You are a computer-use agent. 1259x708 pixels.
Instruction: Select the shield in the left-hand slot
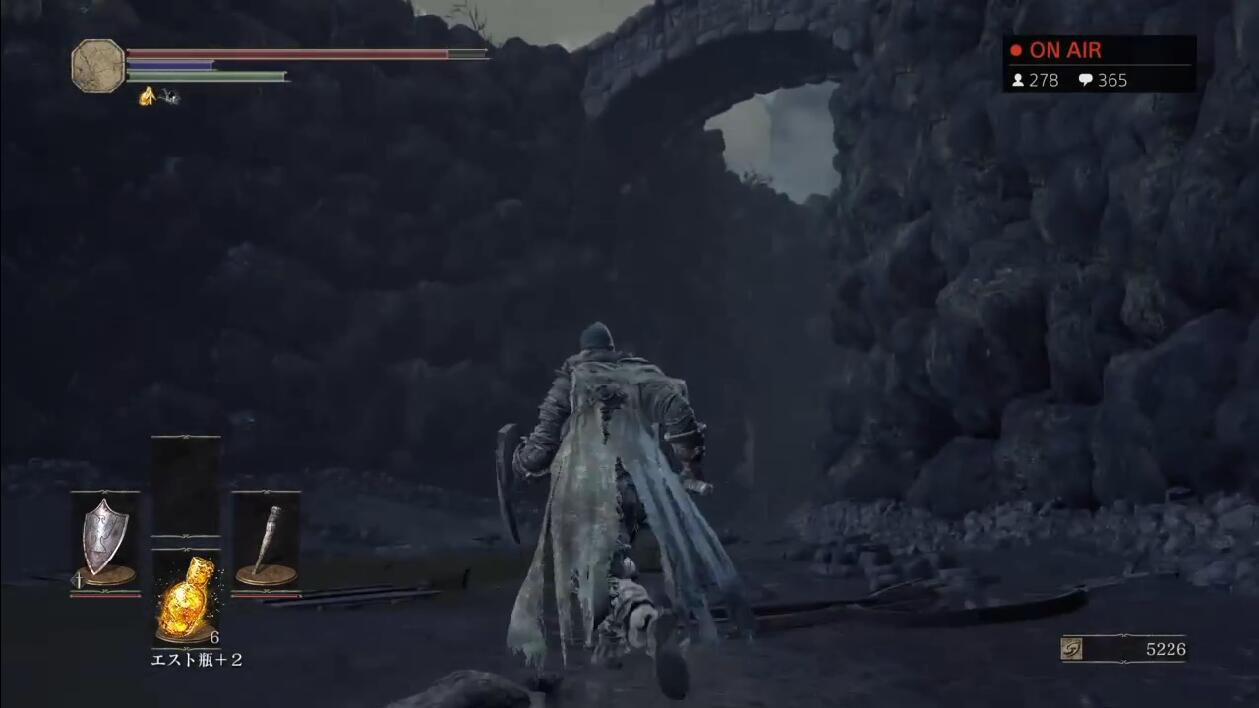coord(103,540)
